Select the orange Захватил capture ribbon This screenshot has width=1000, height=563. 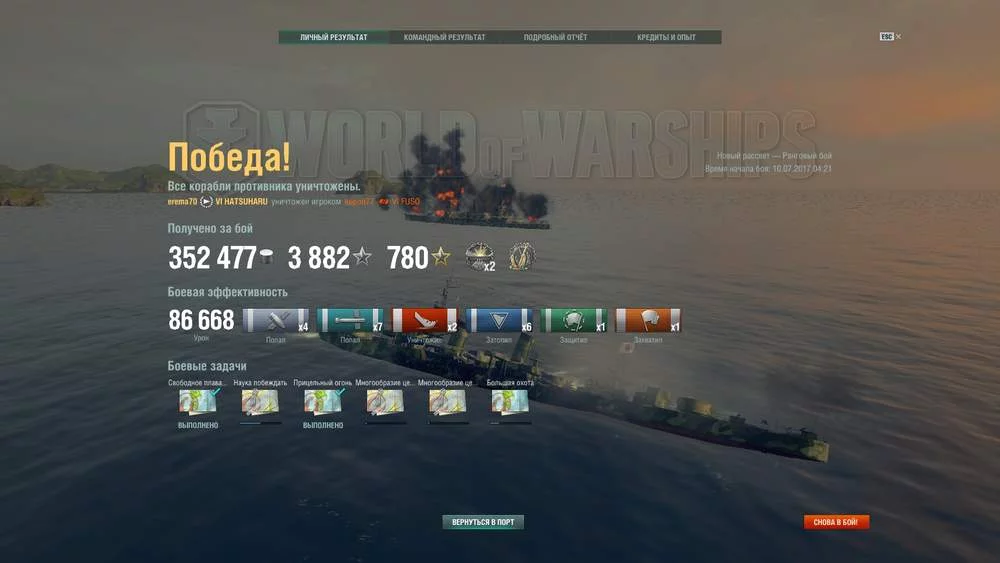click(x=648, y=321)
